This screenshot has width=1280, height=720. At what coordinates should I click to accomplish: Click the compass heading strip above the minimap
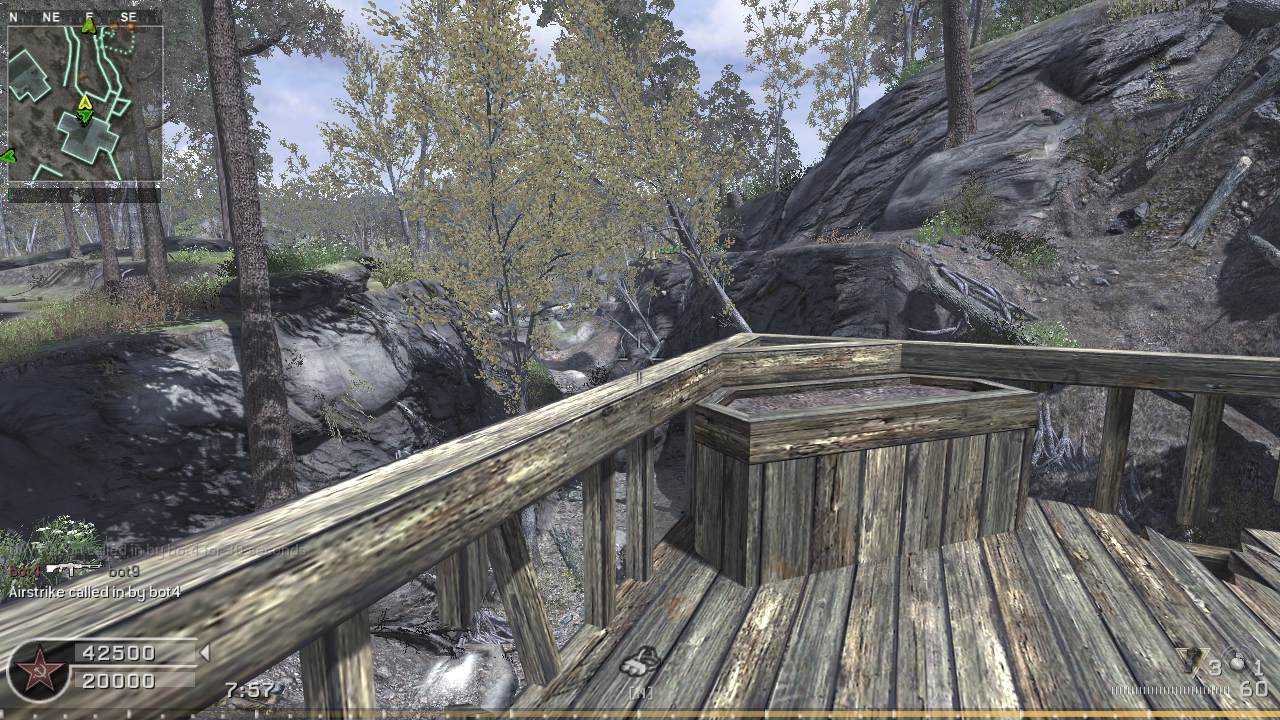(x=84, y=17)
